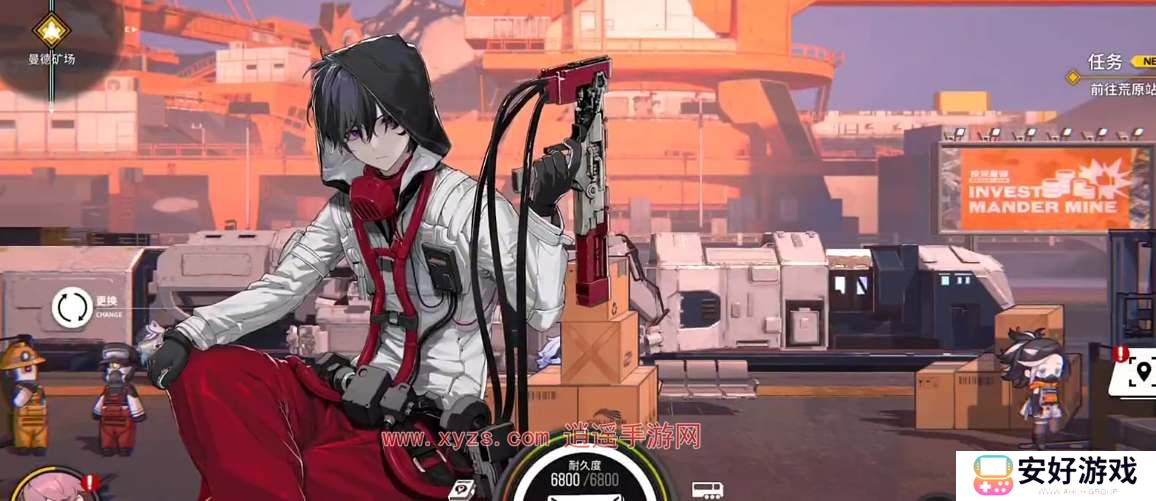Tap the train vehicle icon

pos(707,490)
